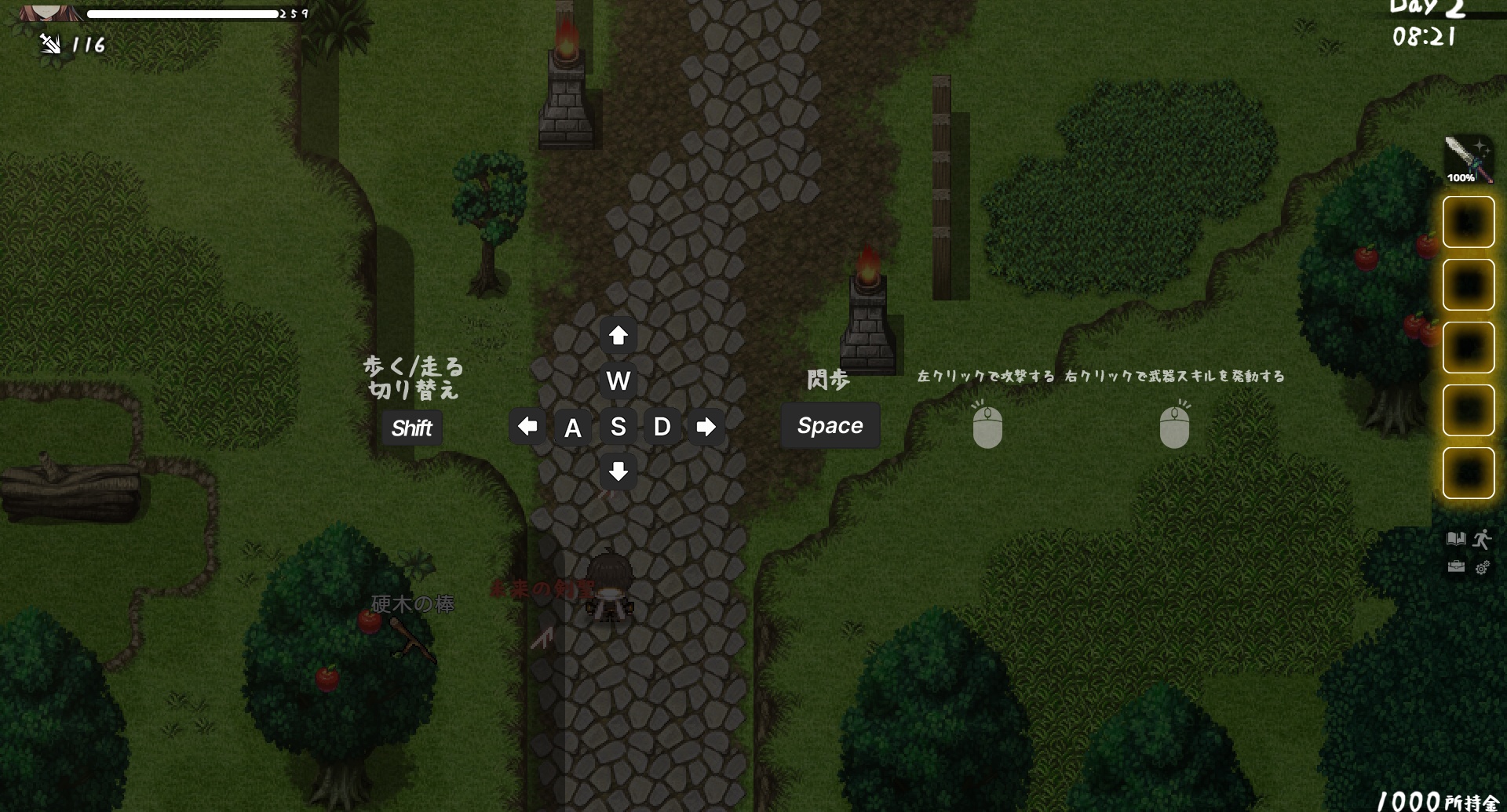This screenshot has height=812, width=1507.
Task: Open the briefcase inventory icon
Action: [1456, 566]
